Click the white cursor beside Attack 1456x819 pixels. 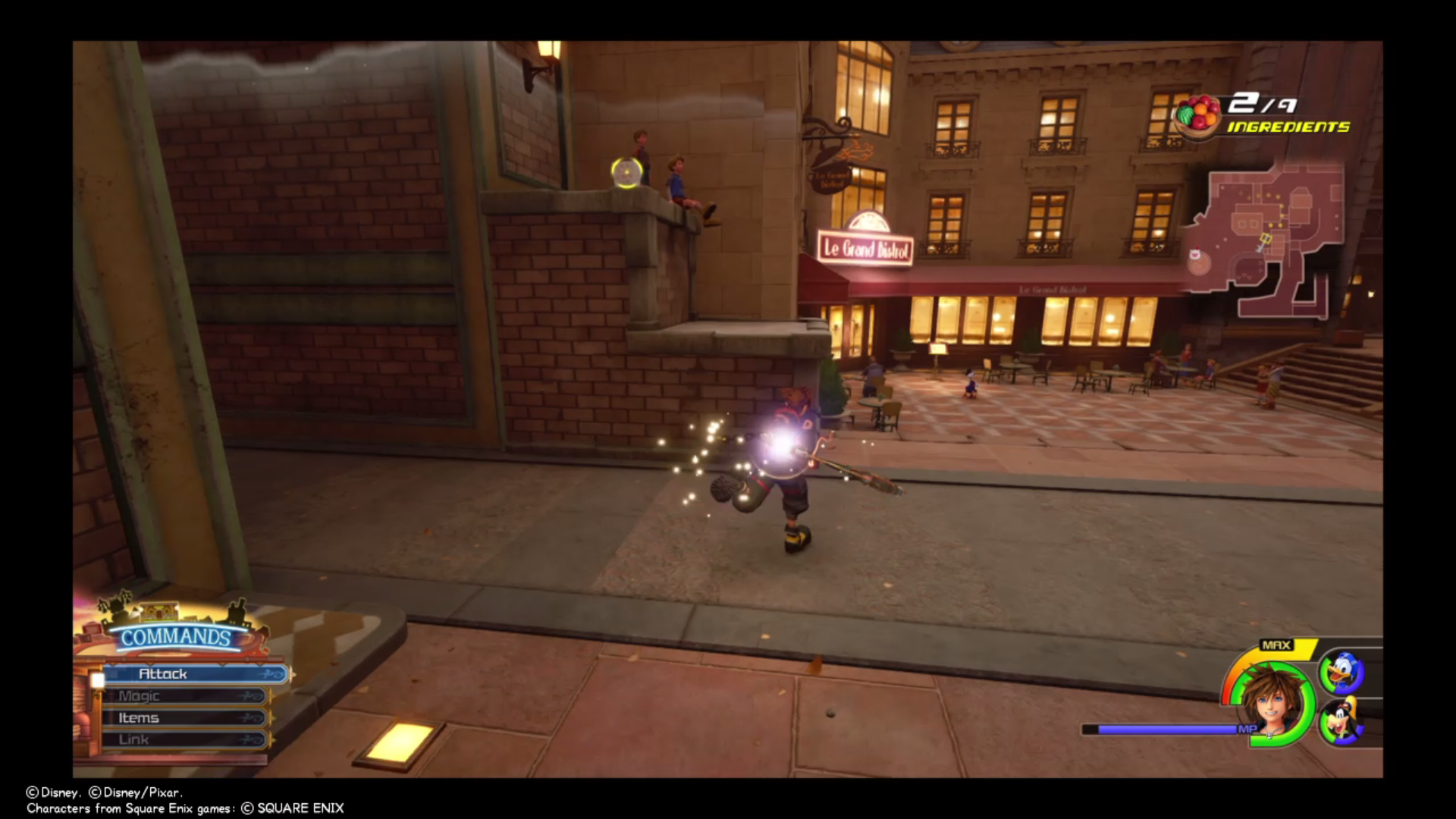(99, 680)
